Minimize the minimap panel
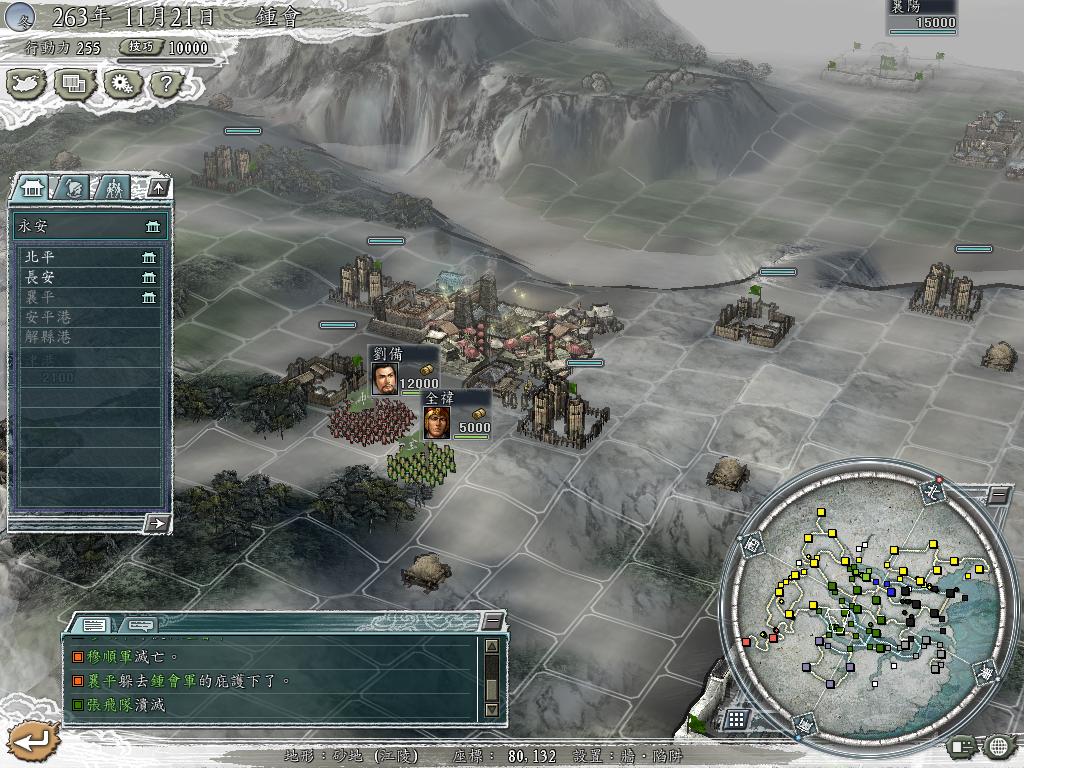This screenshot has height=768, width=1088. [x=999, y=495]
